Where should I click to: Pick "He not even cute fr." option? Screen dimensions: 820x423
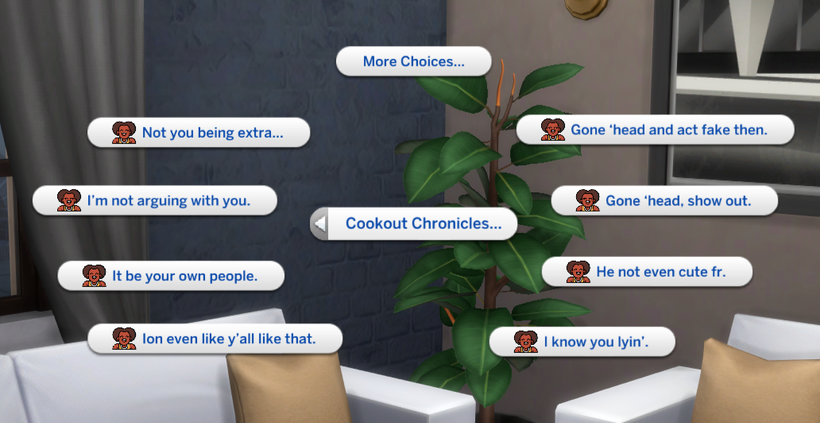tap(647, 271)
